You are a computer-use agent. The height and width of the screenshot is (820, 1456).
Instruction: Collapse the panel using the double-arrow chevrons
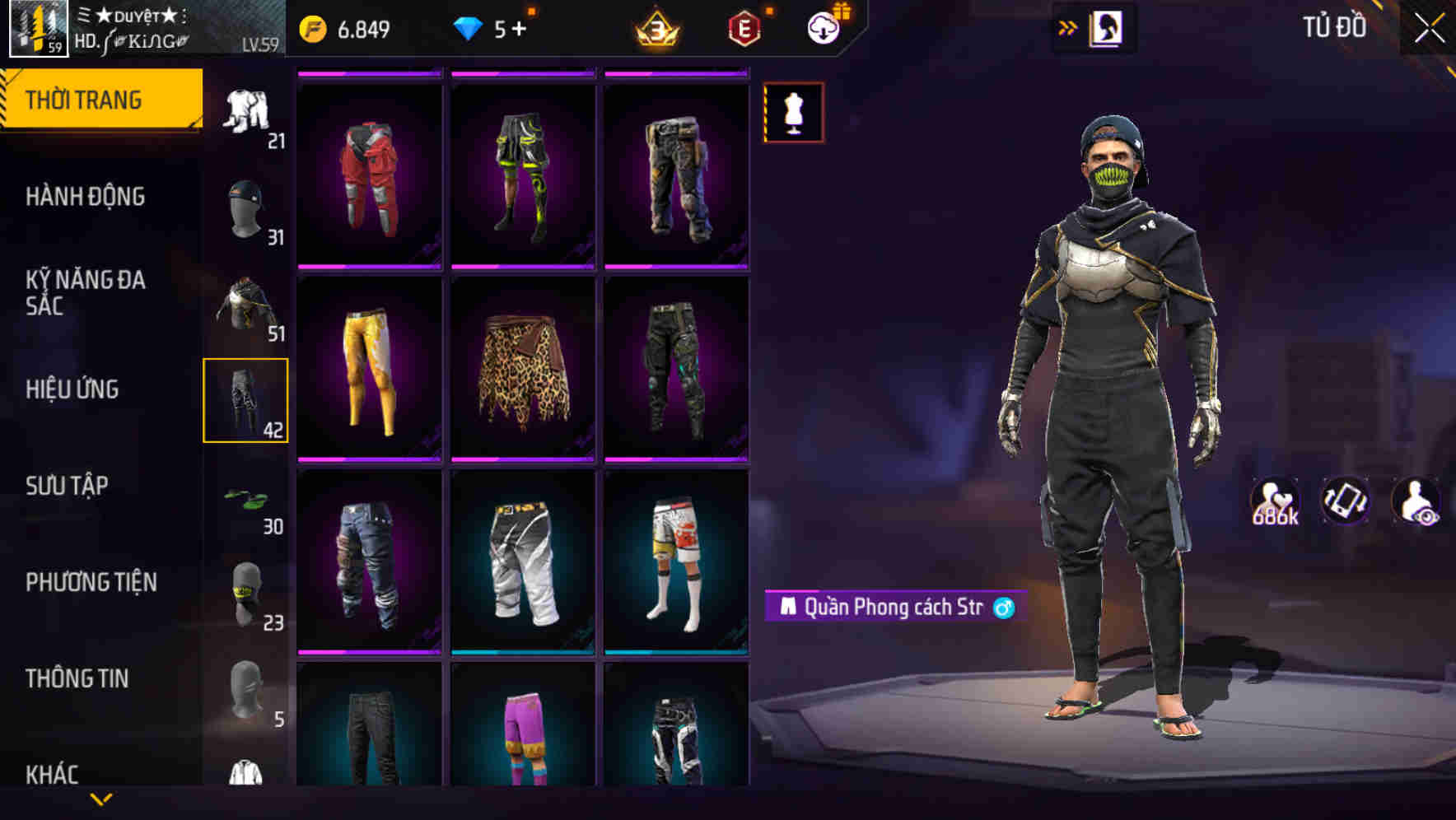1068,26
